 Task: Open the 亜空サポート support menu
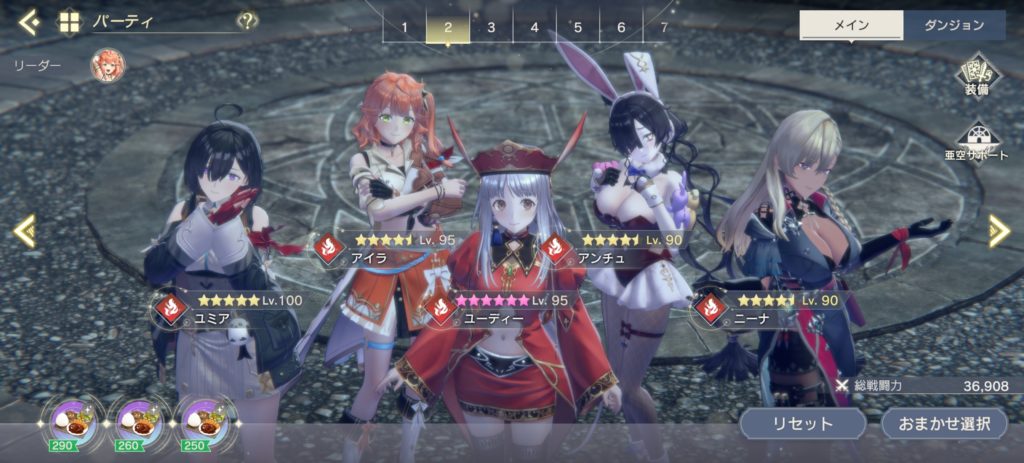pos(977,141)
